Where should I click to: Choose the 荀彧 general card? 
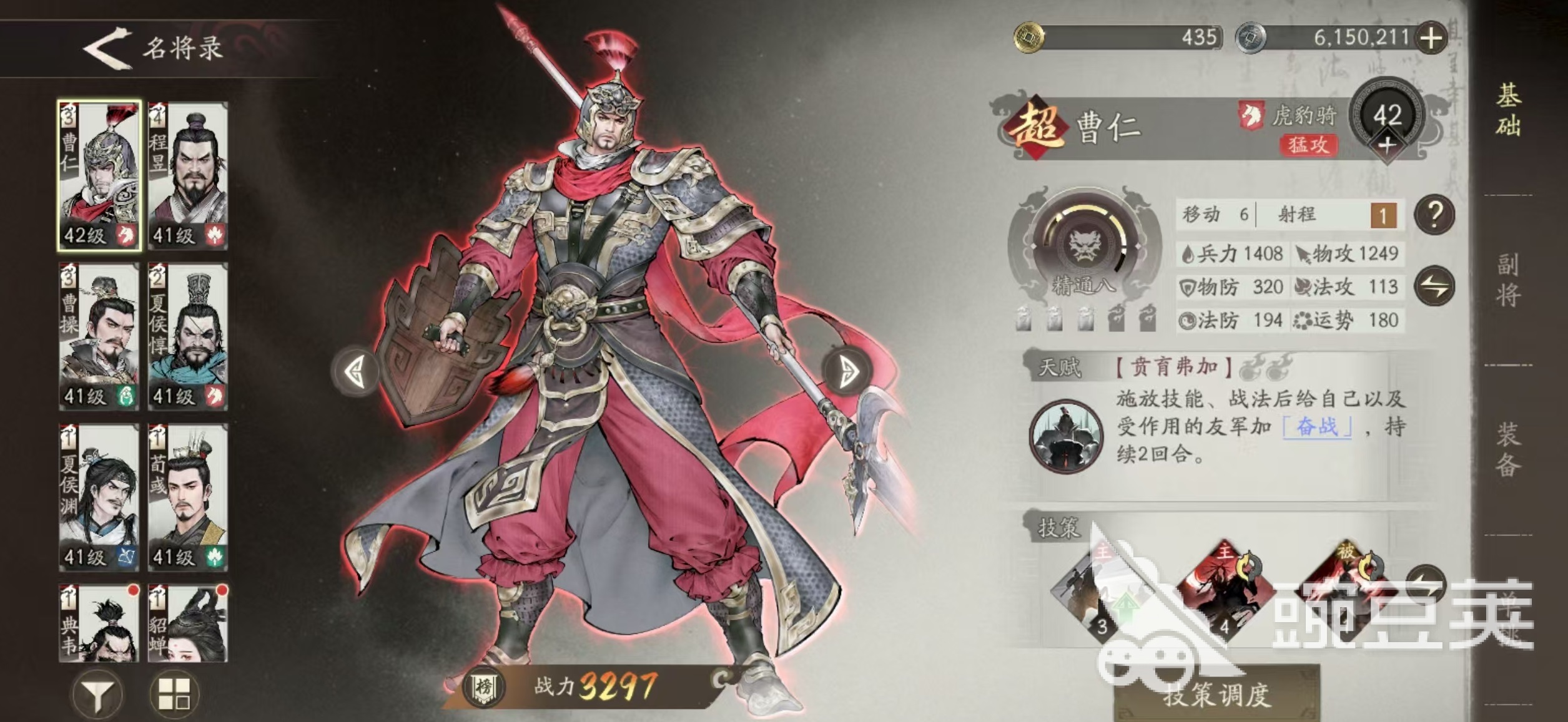click(x=188, y=497)
